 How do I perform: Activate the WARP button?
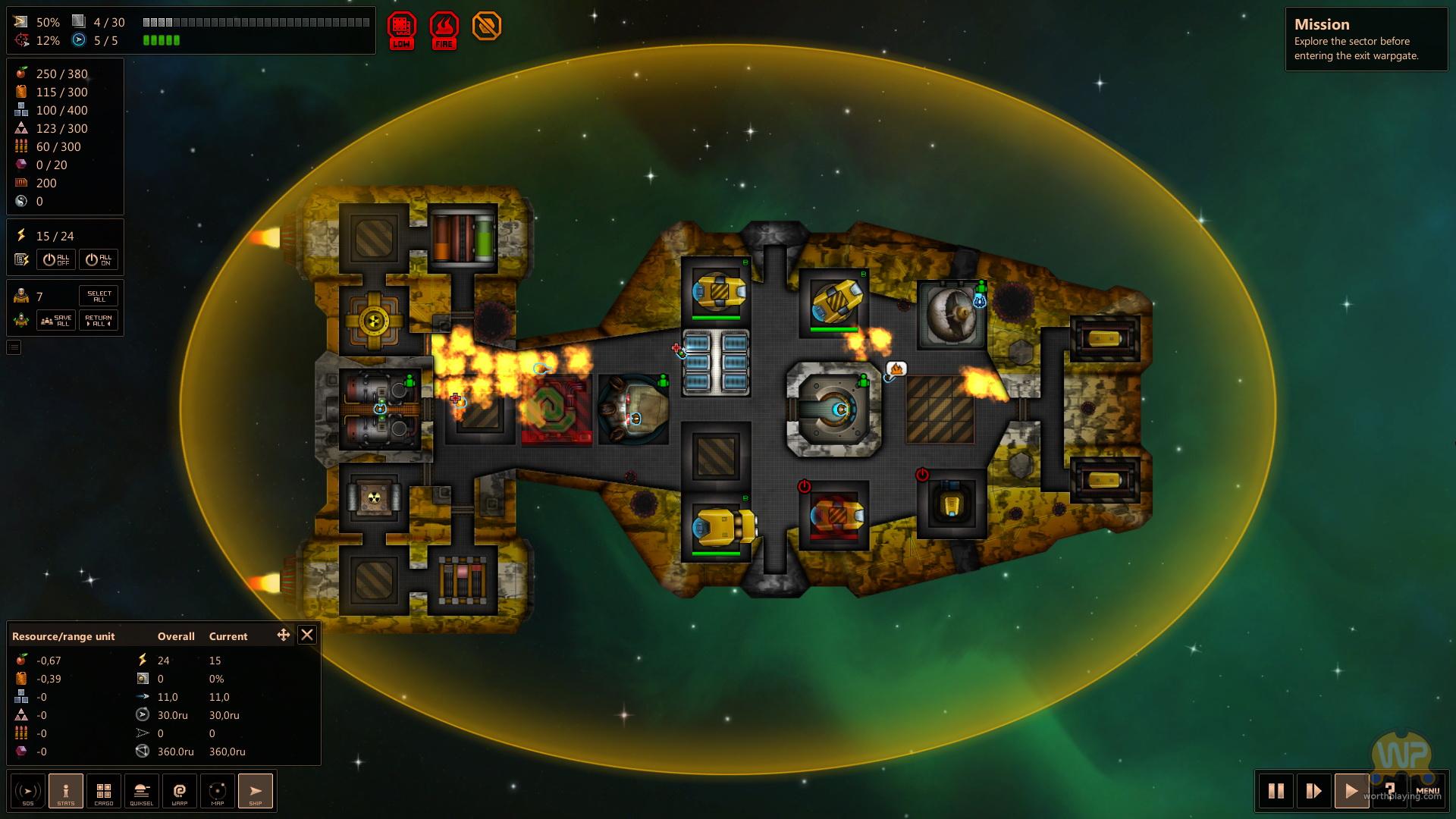[180, 791]
